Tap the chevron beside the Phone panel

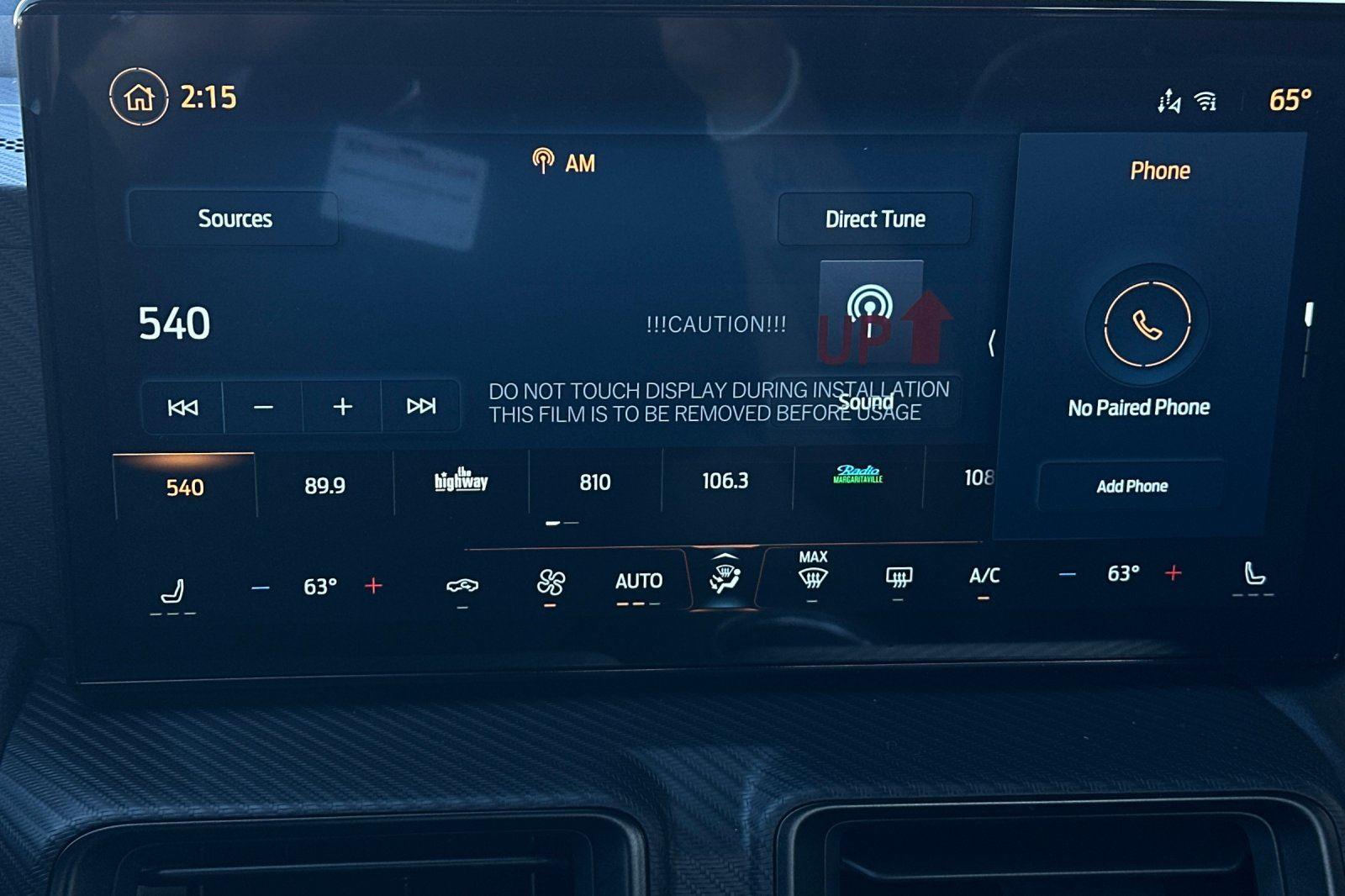[x=992, y=345]
